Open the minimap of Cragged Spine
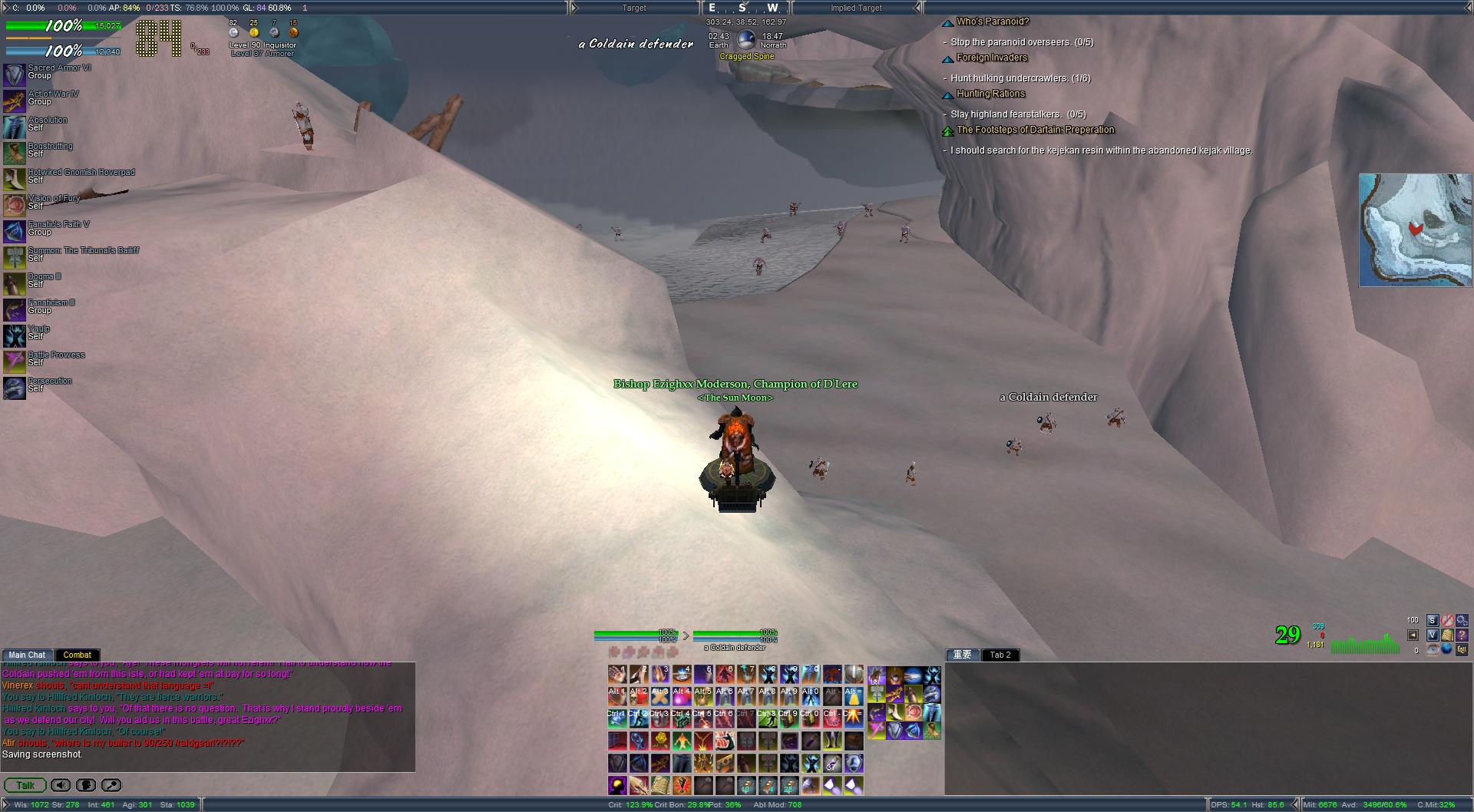The image size is (1474, 812). click(x=1415, y=229)
